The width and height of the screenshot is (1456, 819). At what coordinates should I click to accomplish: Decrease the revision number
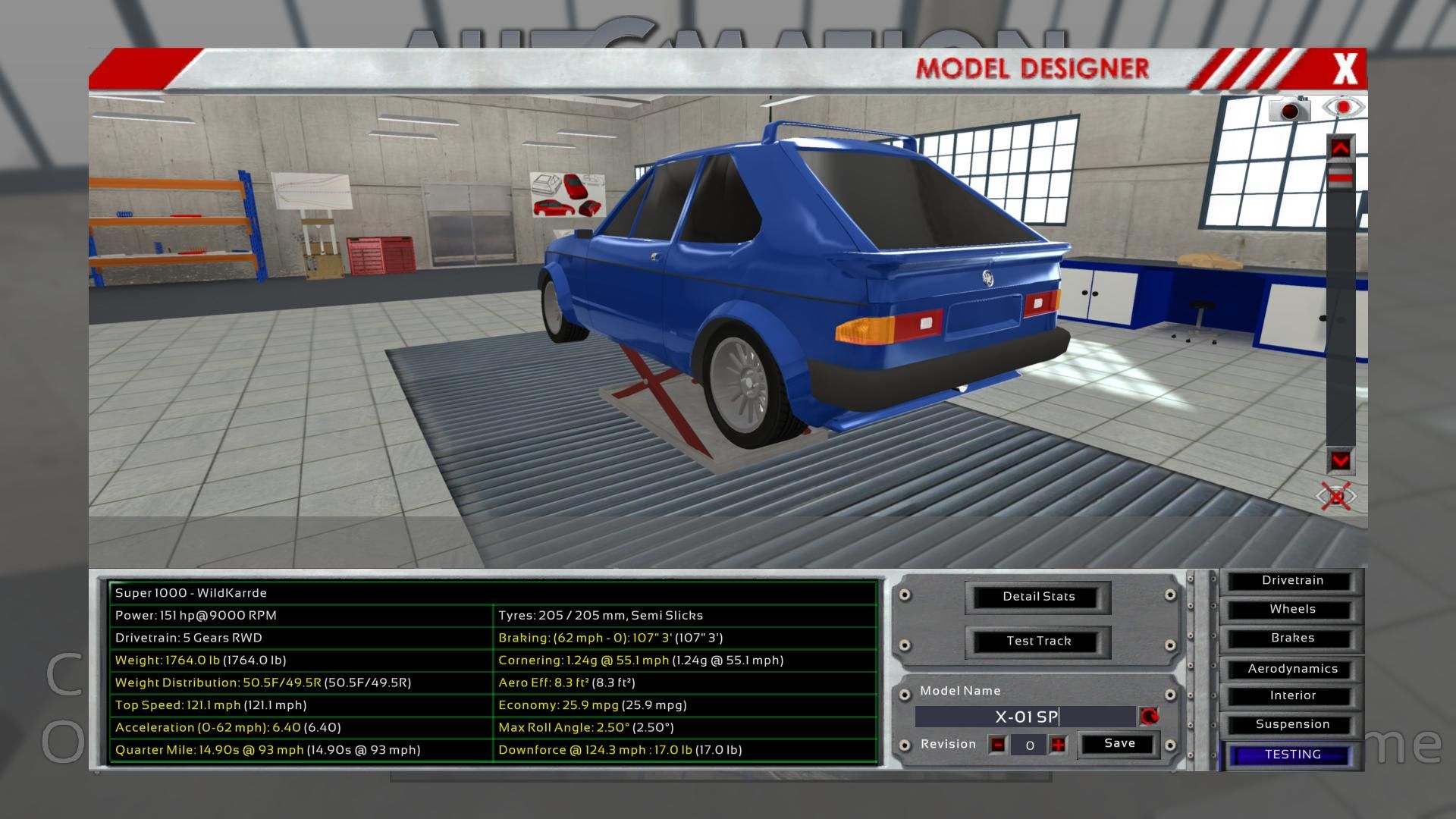coord(998,745)
